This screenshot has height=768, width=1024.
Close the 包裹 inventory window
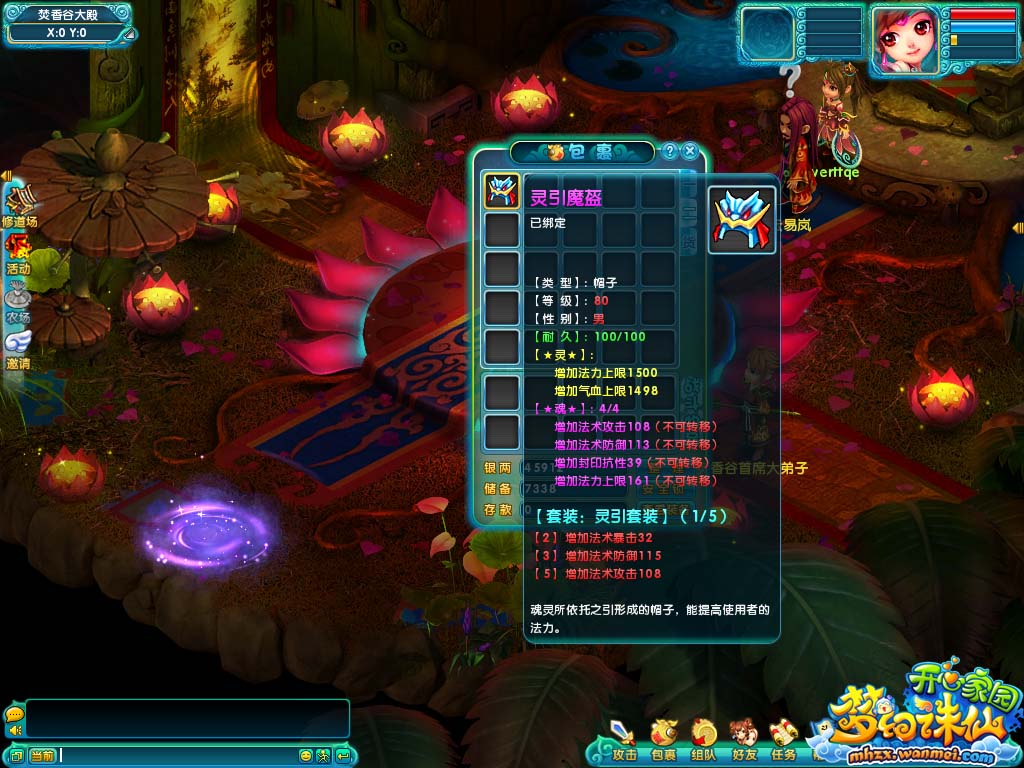[x=690, y=152]
